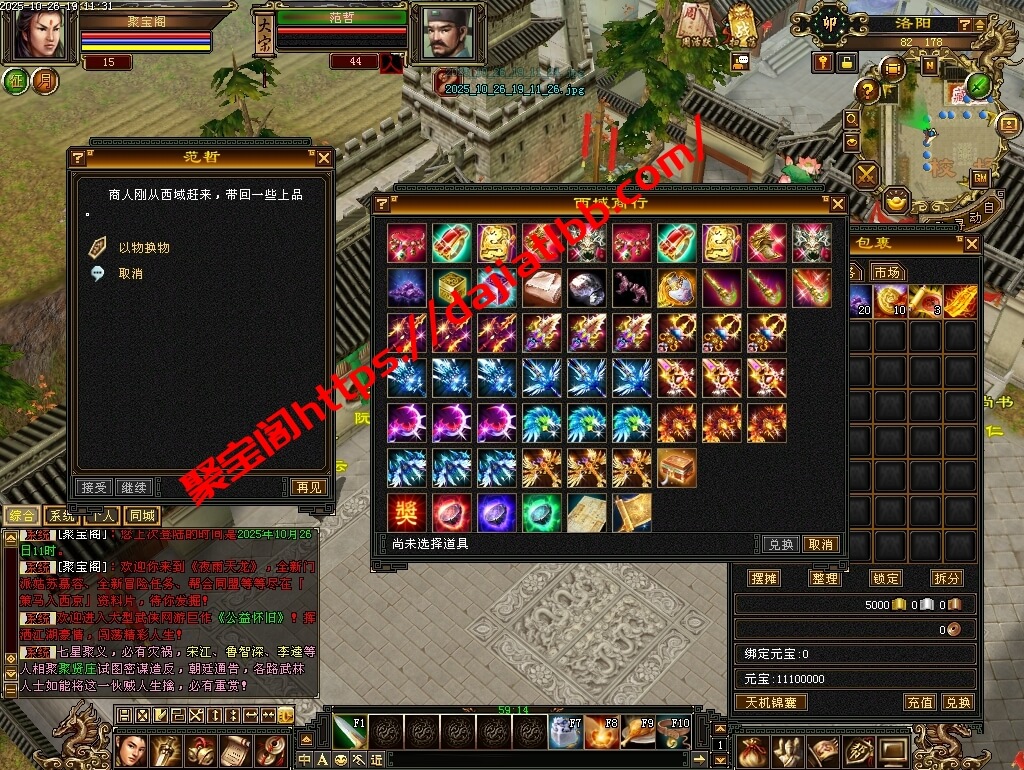This screenshot has height=770, width=1024.
Task: Cancel the shop exchange with 取消
Action: [821, 545]
